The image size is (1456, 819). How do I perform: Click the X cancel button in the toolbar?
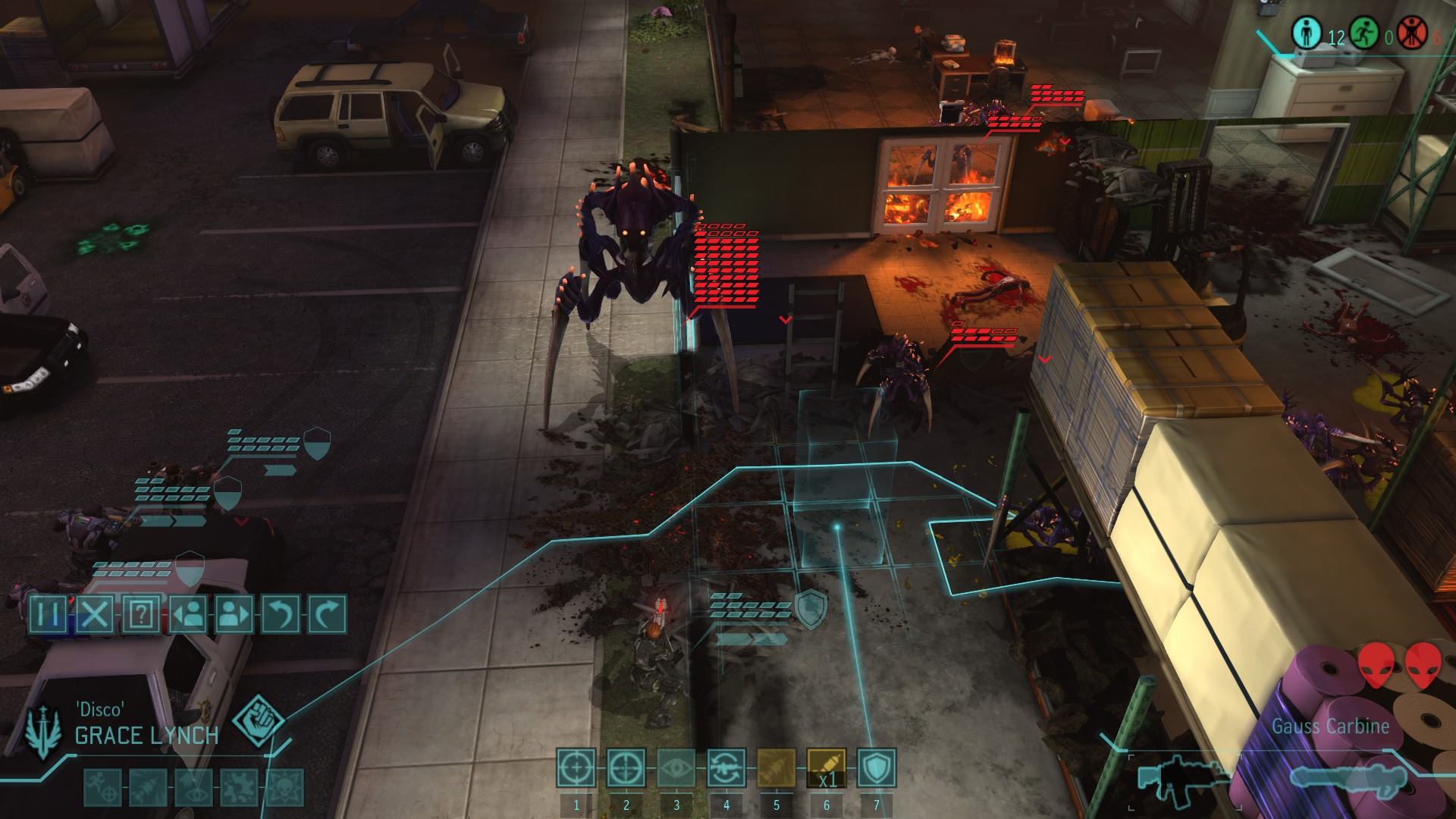(96, 613)
